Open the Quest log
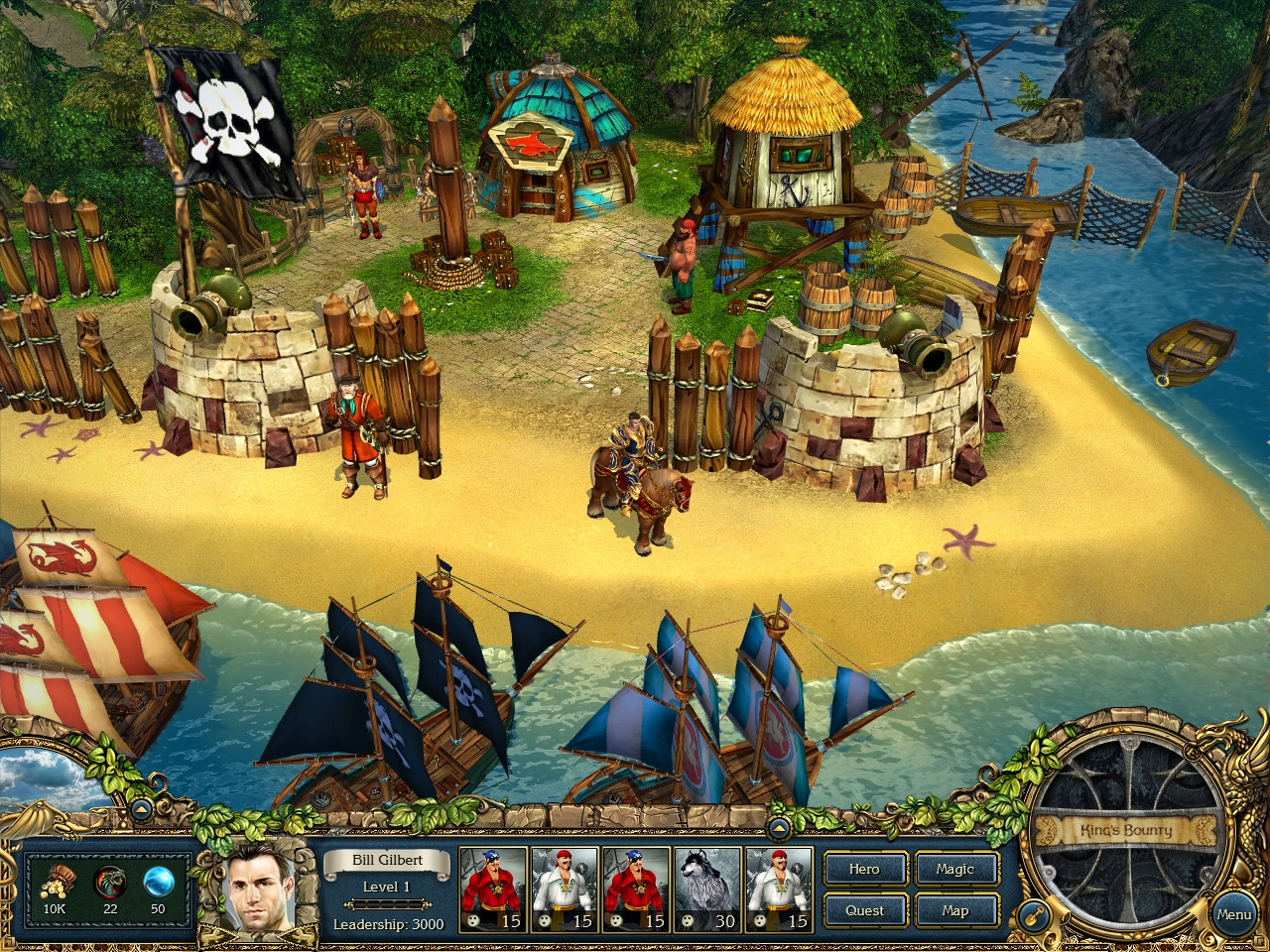1270x952 pixels. pyautogui.click(x=863, y=910)
